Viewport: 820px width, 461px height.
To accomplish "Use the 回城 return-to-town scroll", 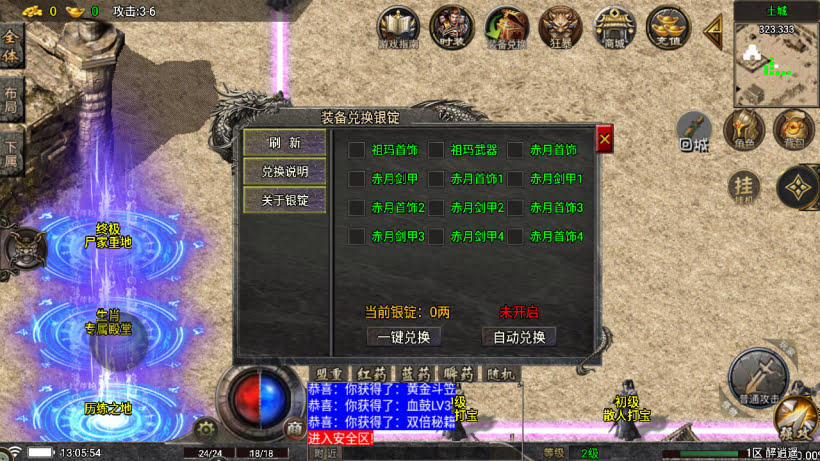I will [694, 131].
